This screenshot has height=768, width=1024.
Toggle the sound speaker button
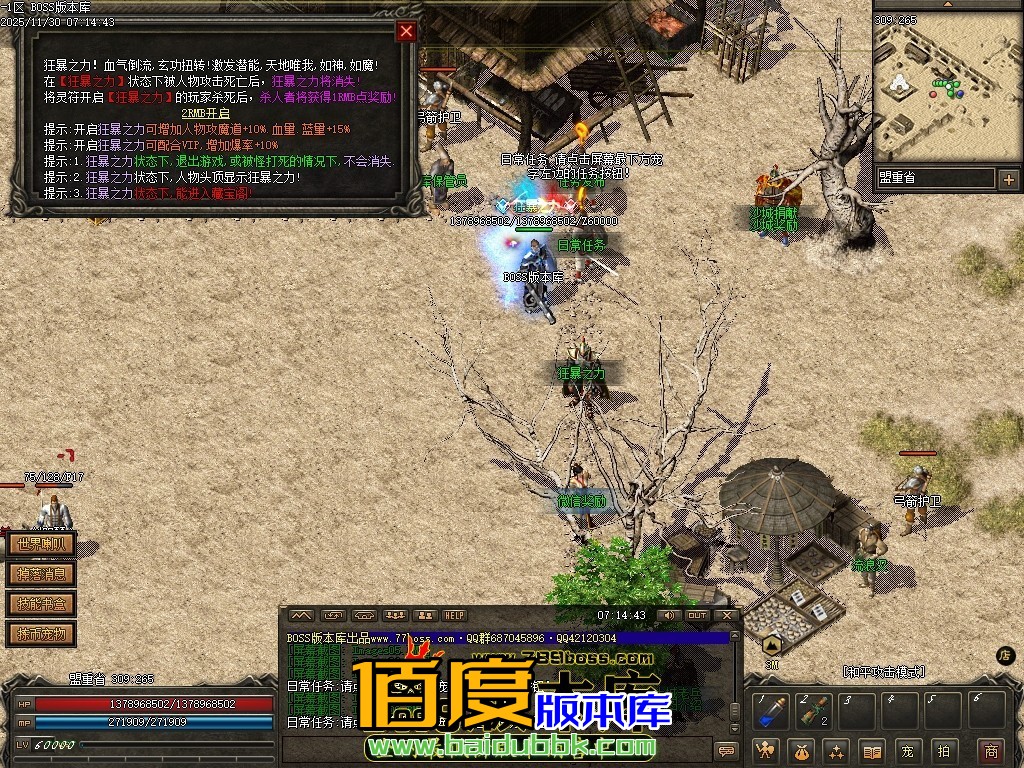(667, 615)
